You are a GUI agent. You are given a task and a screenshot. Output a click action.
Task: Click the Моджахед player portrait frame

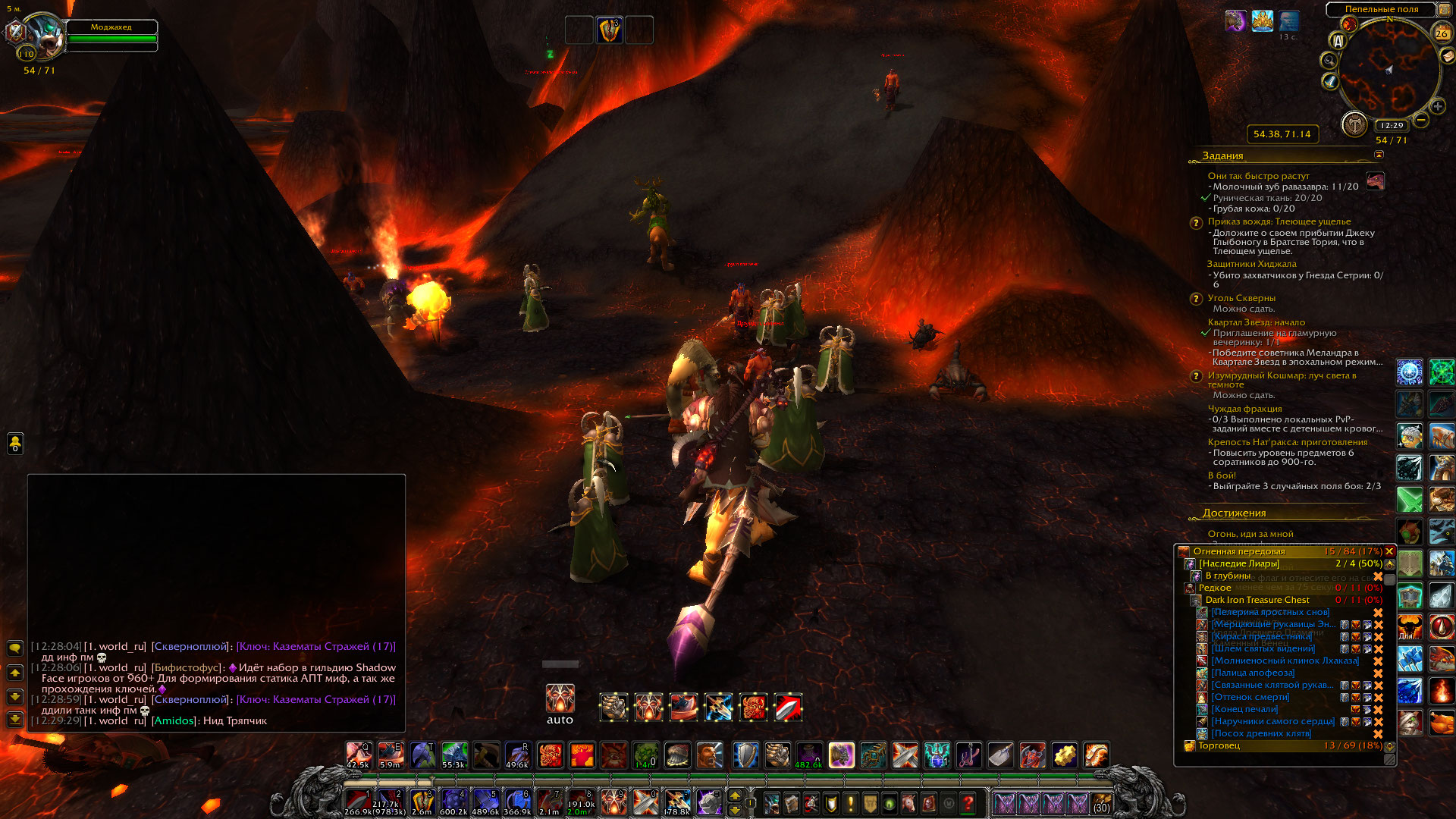point(44,36)
